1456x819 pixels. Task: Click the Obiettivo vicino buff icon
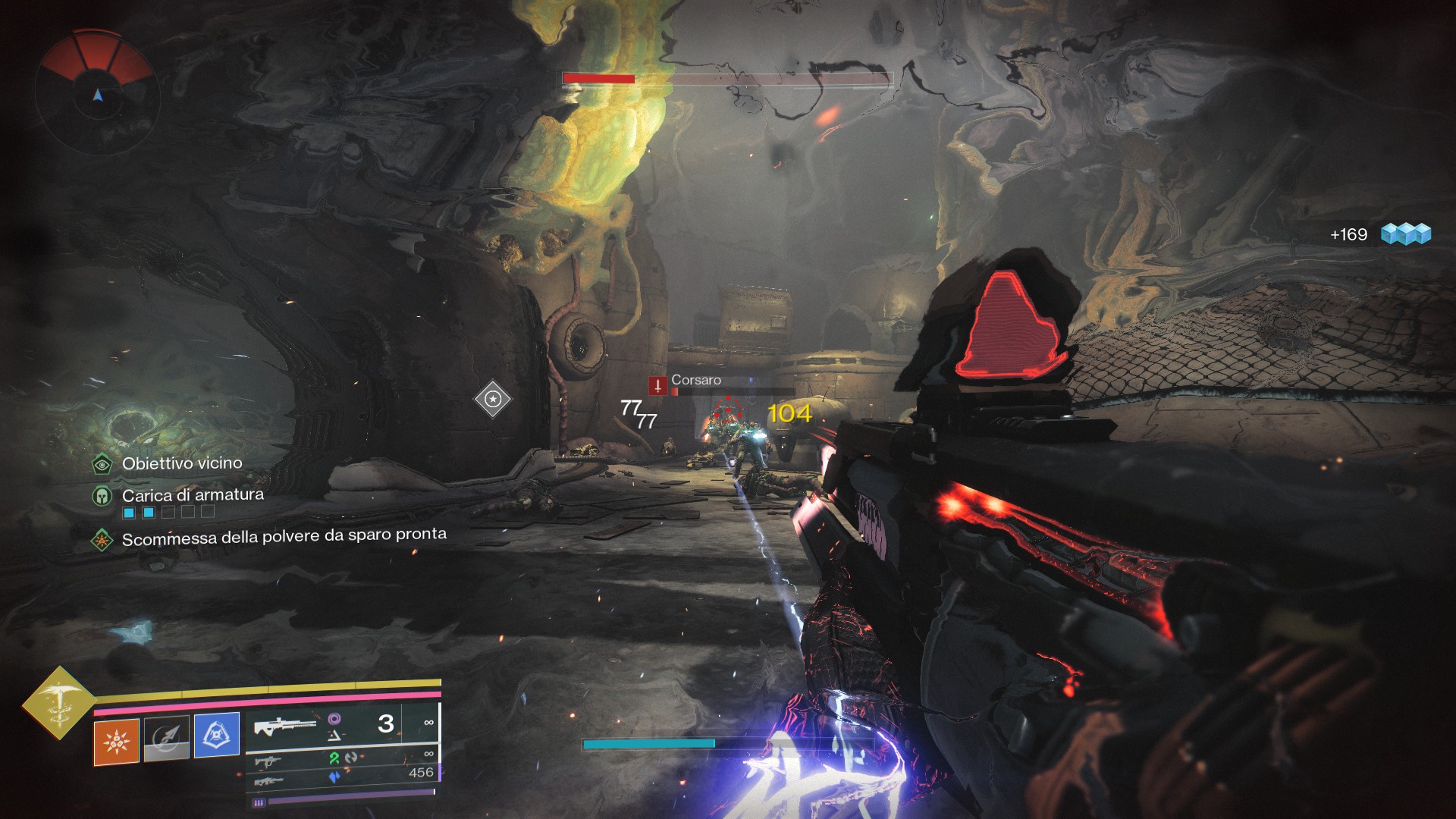[x=102, y=464]
